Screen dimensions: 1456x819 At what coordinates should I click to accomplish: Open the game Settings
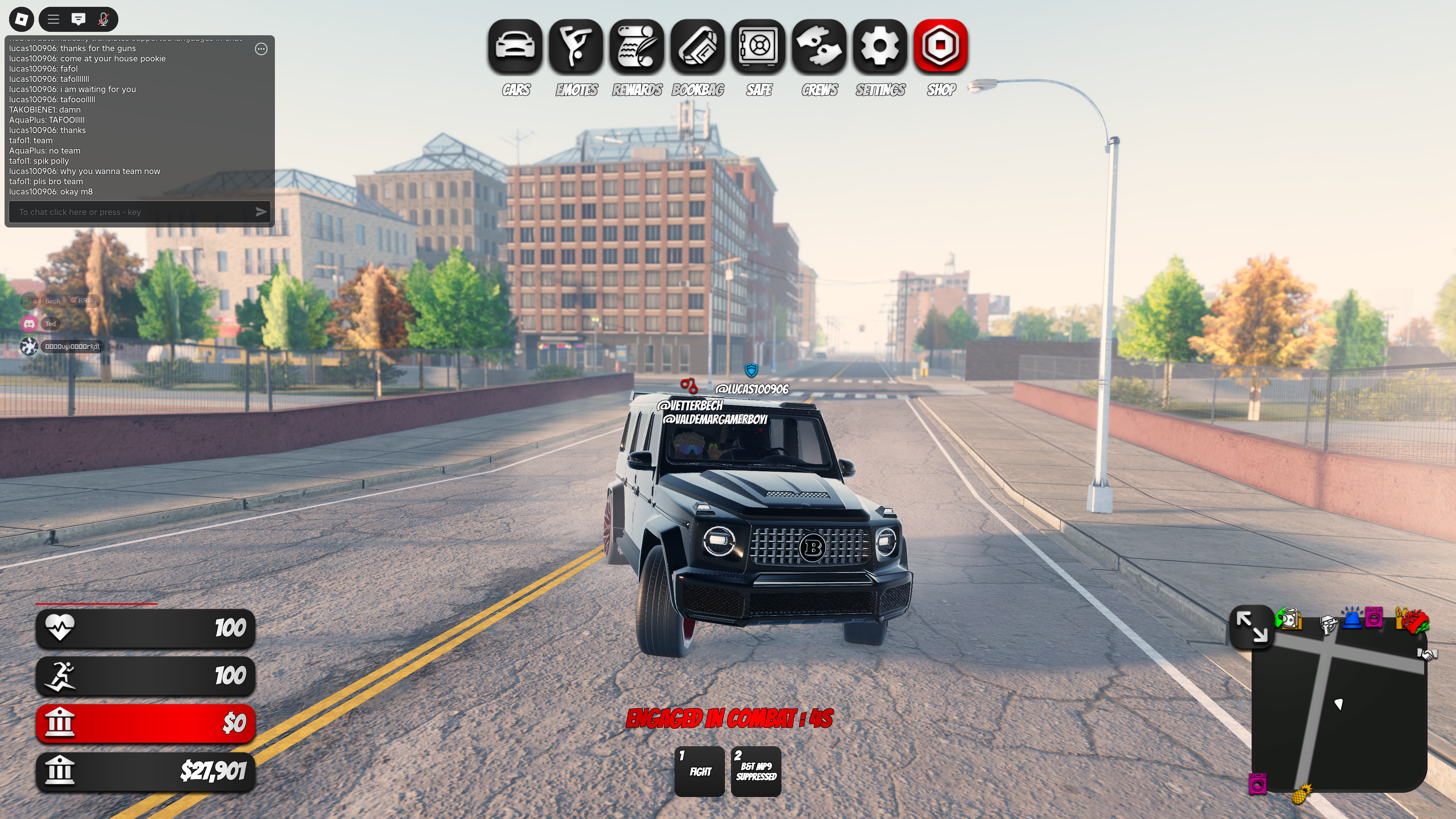point(880,46)
